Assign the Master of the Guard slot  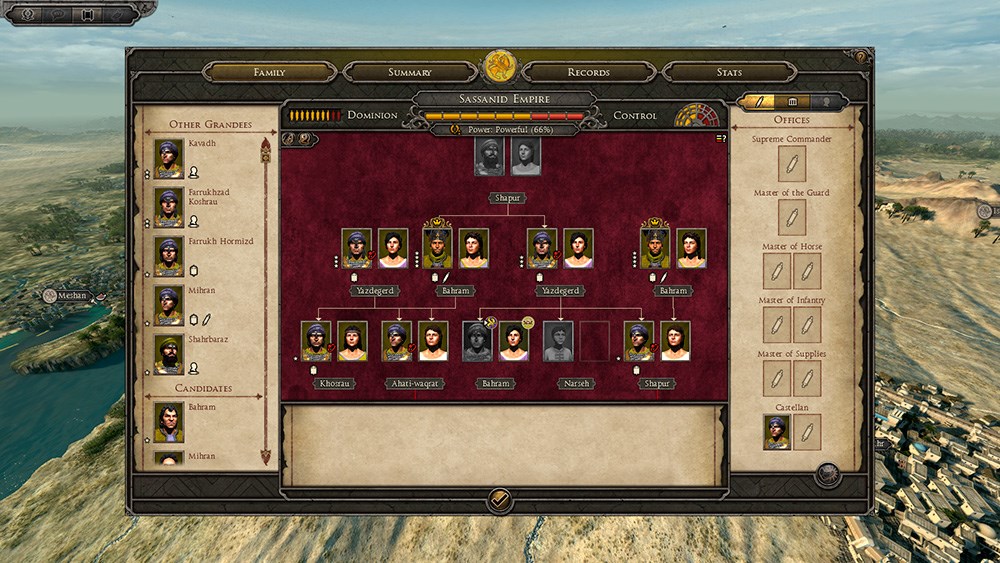coord(792,217)
